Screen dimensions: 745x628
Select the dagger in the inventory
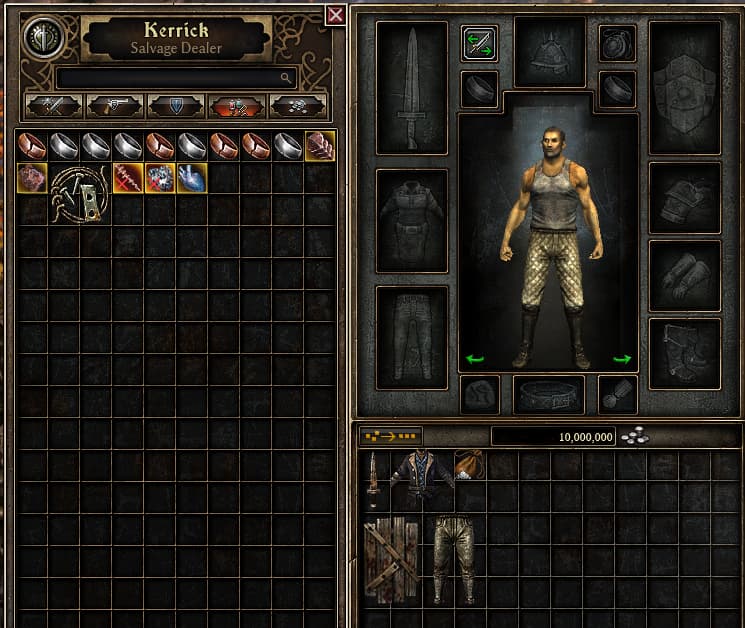click(x=373, y=480)
